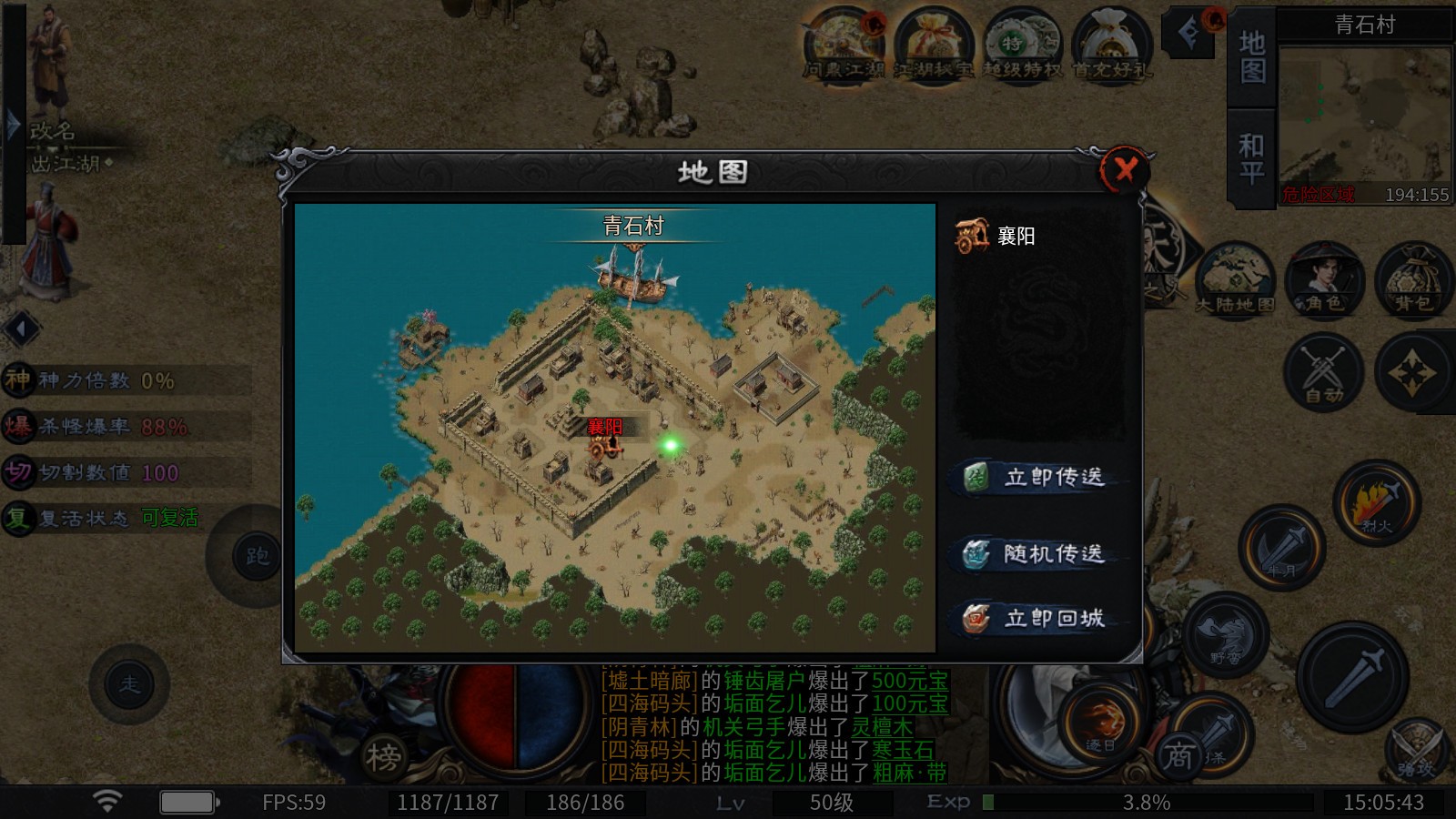The image size is (1456, 819).
Task: Open the 商 shop button
Action: (x=1179, y=755)
